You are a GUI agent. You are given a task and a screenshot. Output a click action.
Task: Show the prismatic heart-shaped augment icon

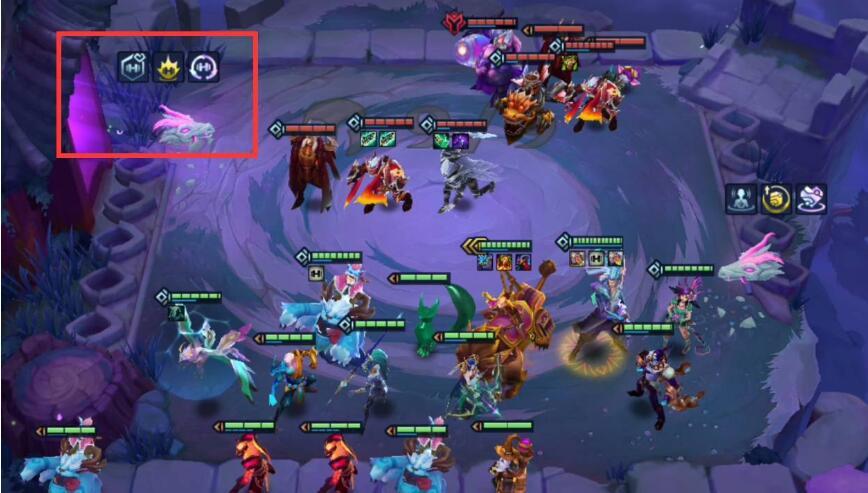pyautogui.click(x=810, y=198)
